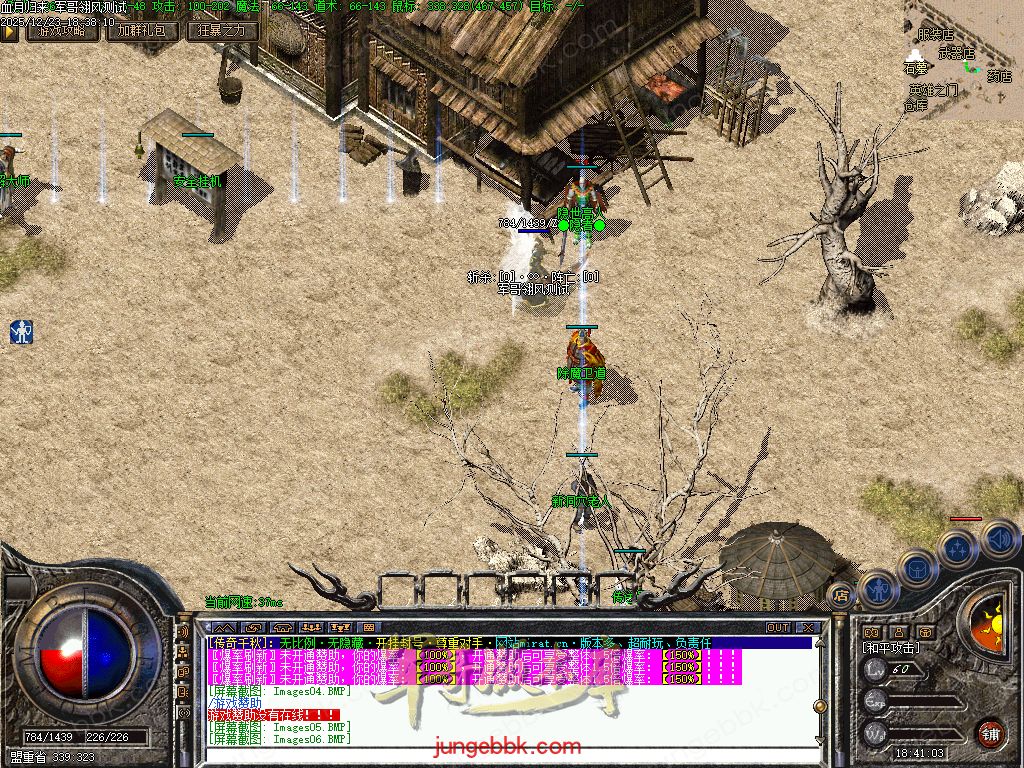Image resolution: width=1024 pixels, height=768 pixels.
Task: Toggle the 和平攻击 attack mode label
Action: coord(894,648)
